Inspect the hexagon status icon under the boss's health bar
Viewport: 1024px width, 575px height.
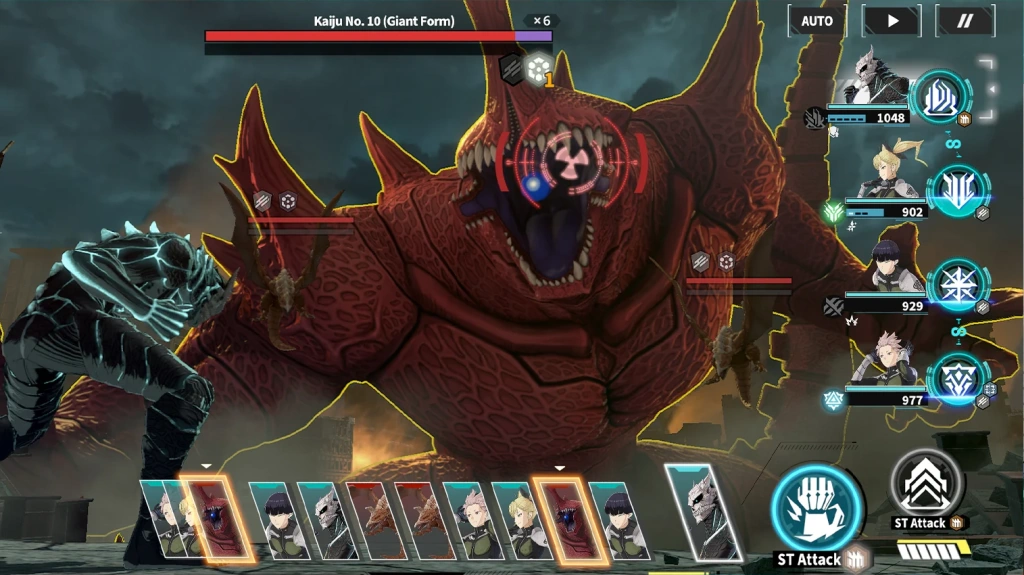[539, 68]
